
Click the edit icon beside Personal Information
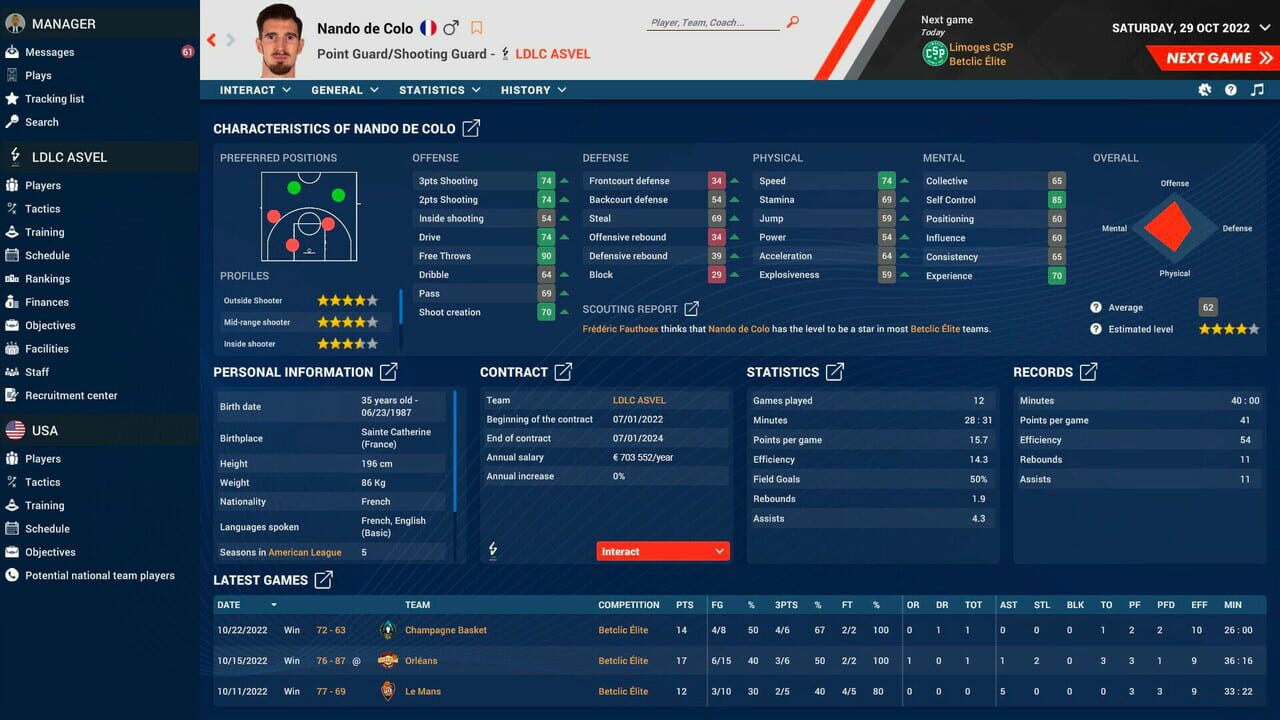tap(387, 371)
